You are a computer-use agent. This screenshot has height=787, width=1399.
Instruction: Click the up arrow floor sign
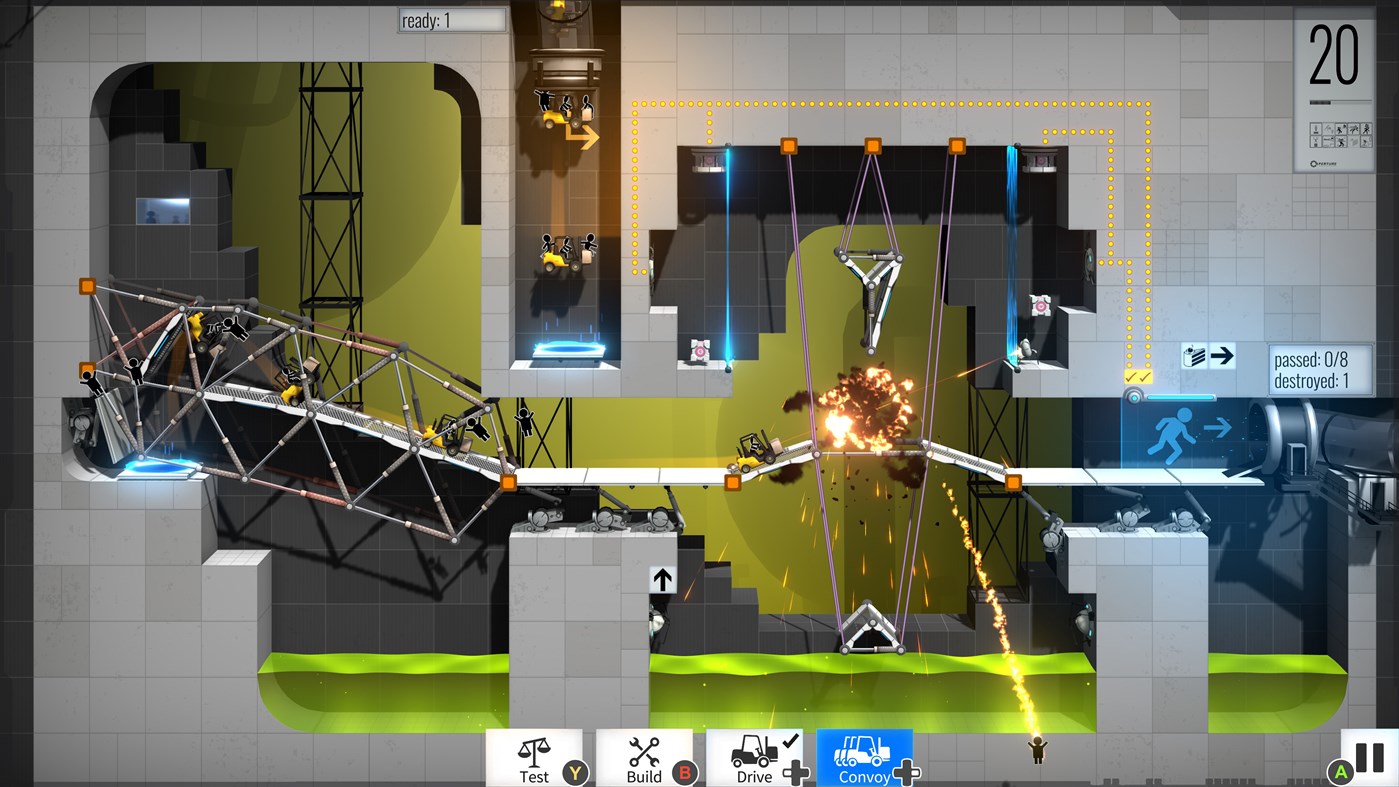(x=661, y=578)
